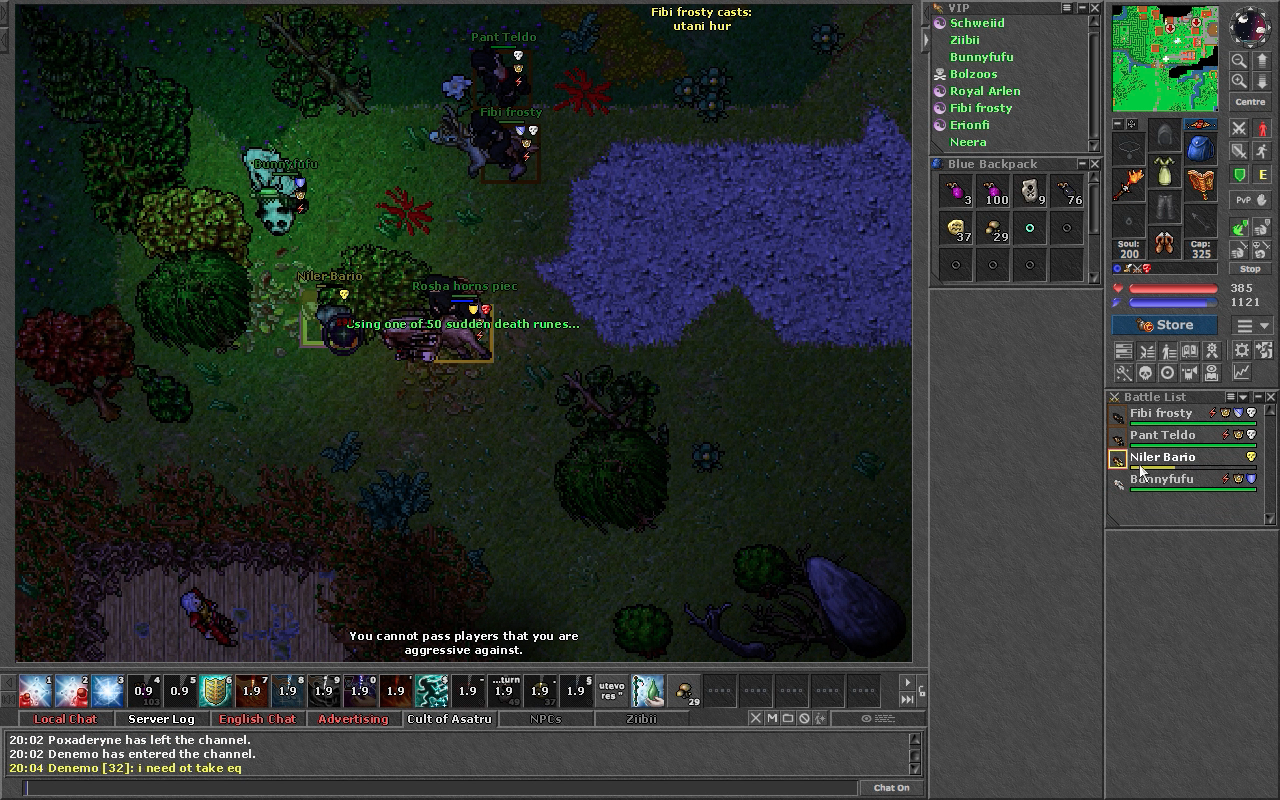Choose Royal Arlen in the VIP list
The image size is (1280, 800).
(x=985, y=91)
